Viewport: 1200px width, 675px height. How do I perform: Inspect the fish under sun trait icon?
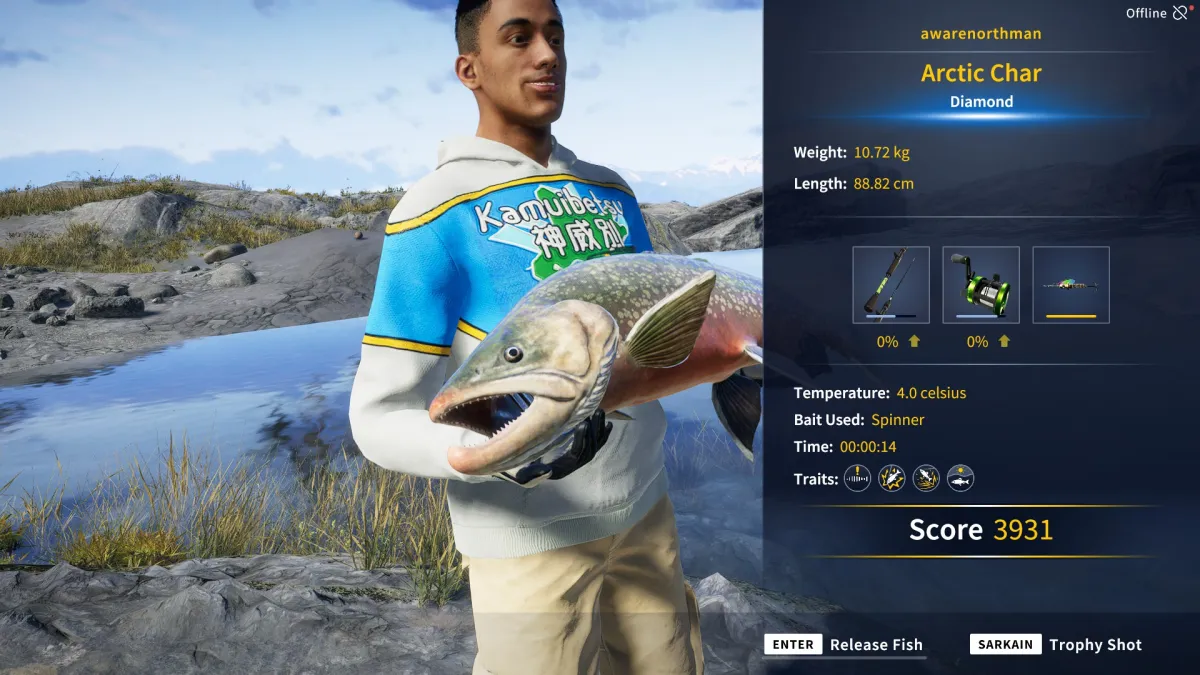(x=960, y=479)
